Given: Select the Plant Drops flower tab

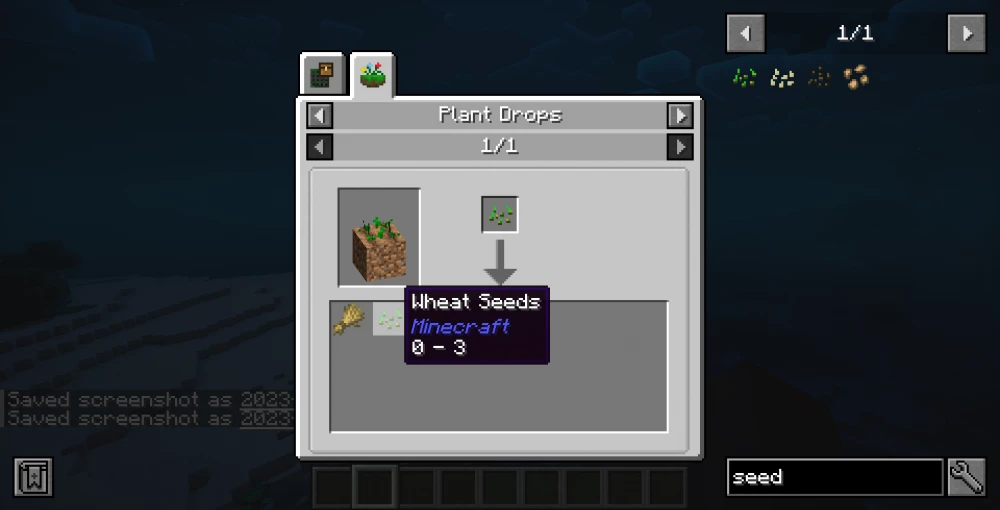Looking at the screenshot, I should click(x=373, y=75).
